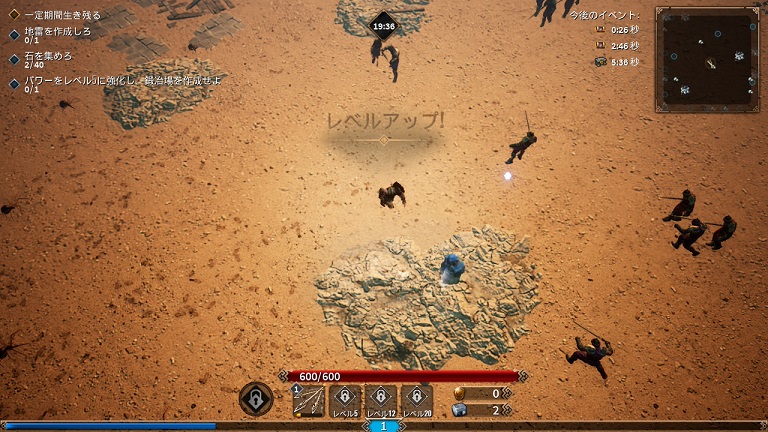The height and width of the screenshot is (432, 768).
Task: Click the stone resource icon
Action: (x=460, y=409)
